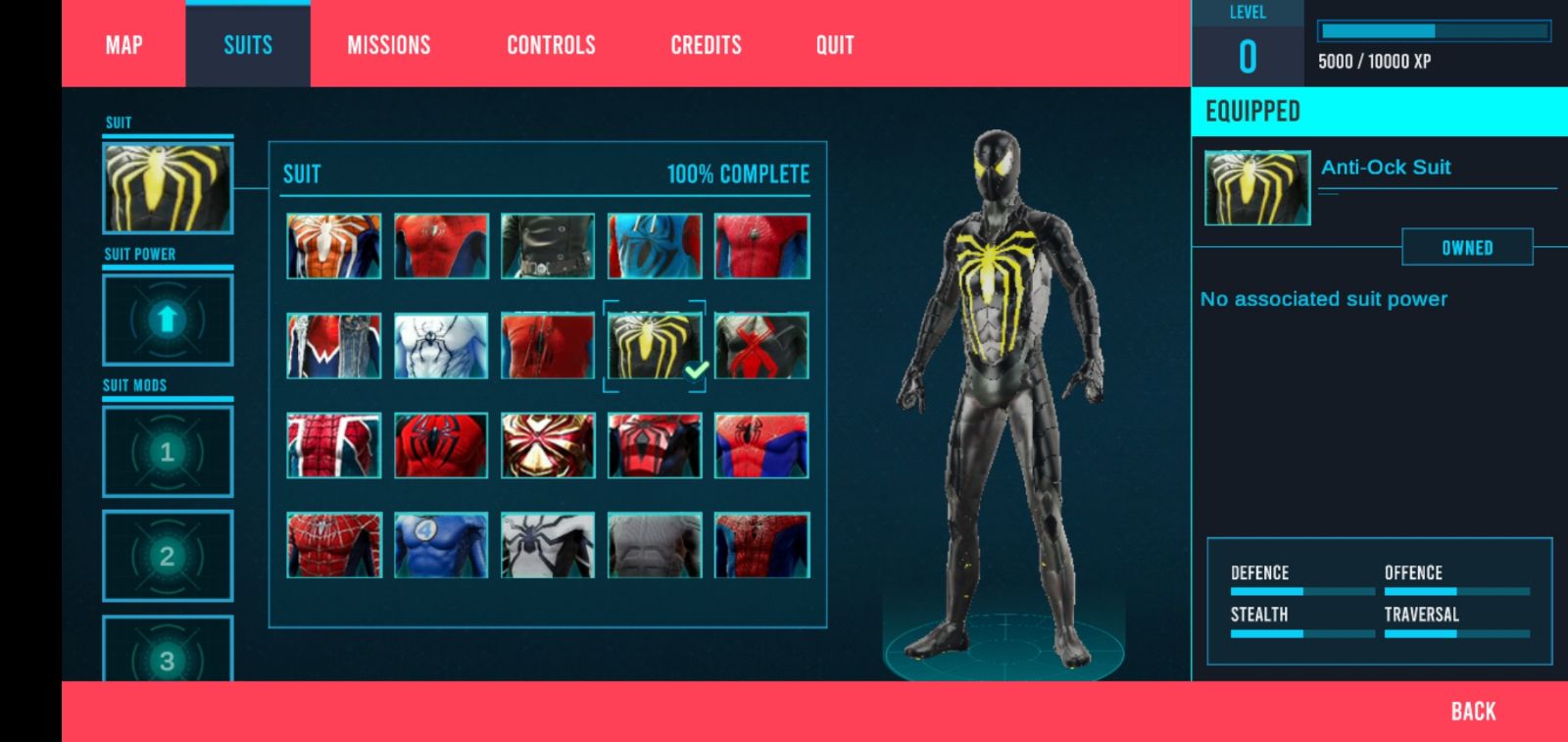1568x742 pixels.
Task: Open the Map tab
Action: pyautogui.click(x=123, y=45)
